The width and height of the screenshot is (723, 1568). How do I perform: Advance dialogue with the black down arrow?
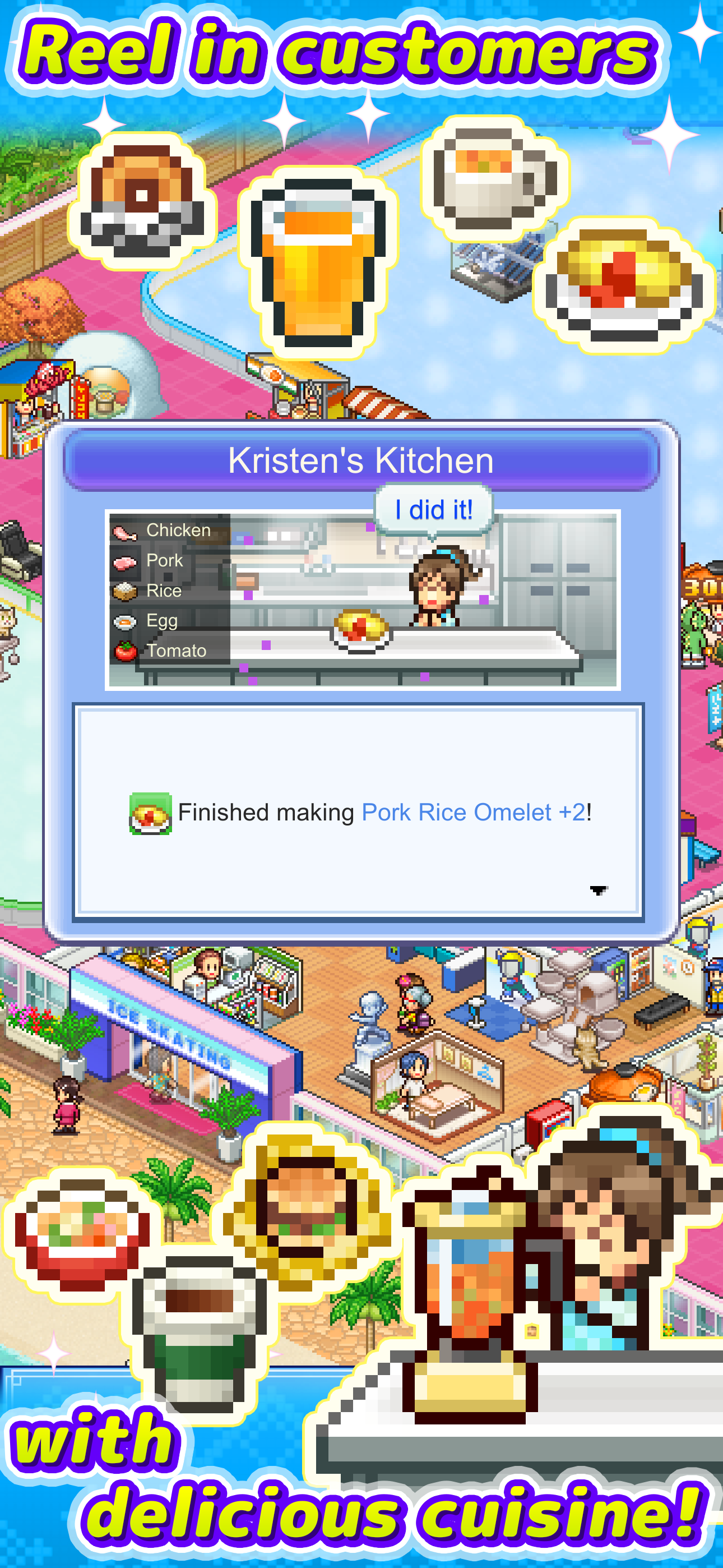(597, 890)
